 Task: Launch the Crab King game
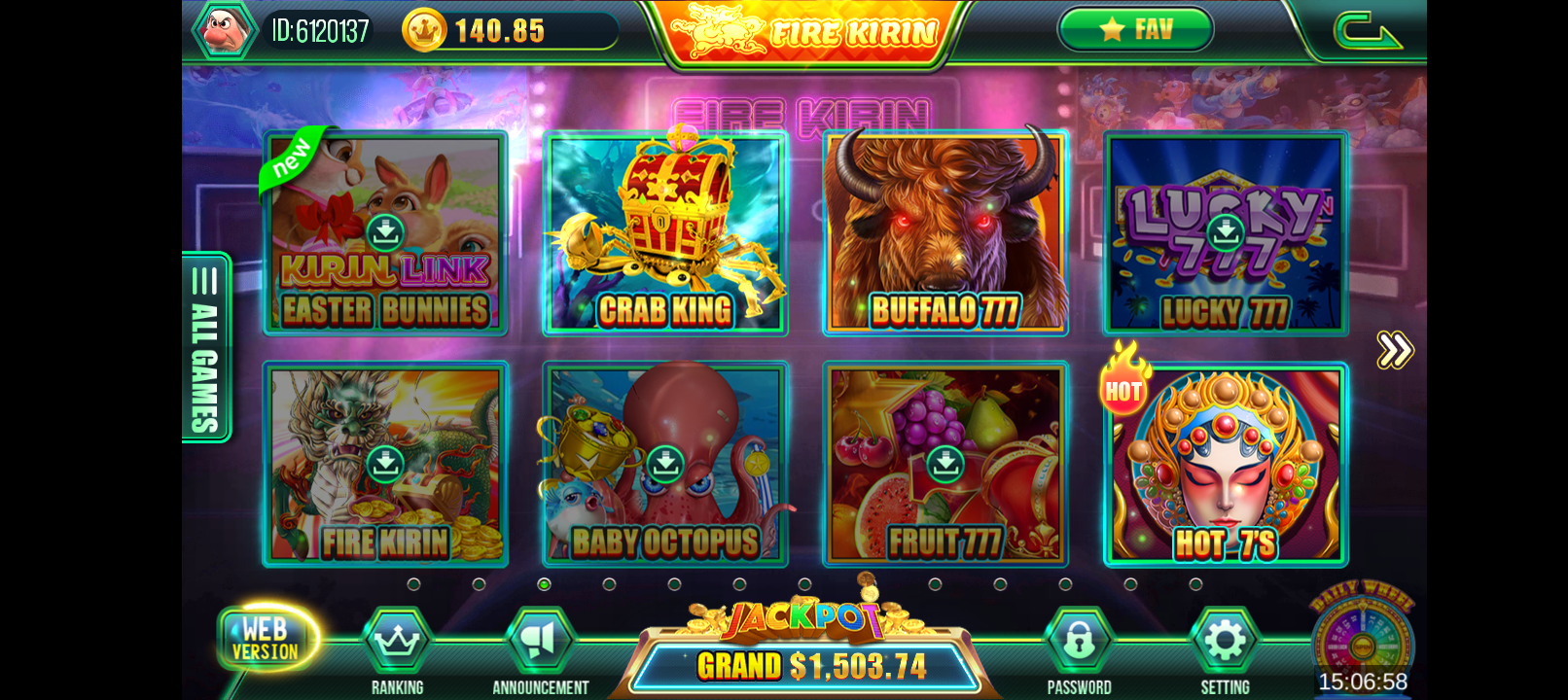coord(665,233)
